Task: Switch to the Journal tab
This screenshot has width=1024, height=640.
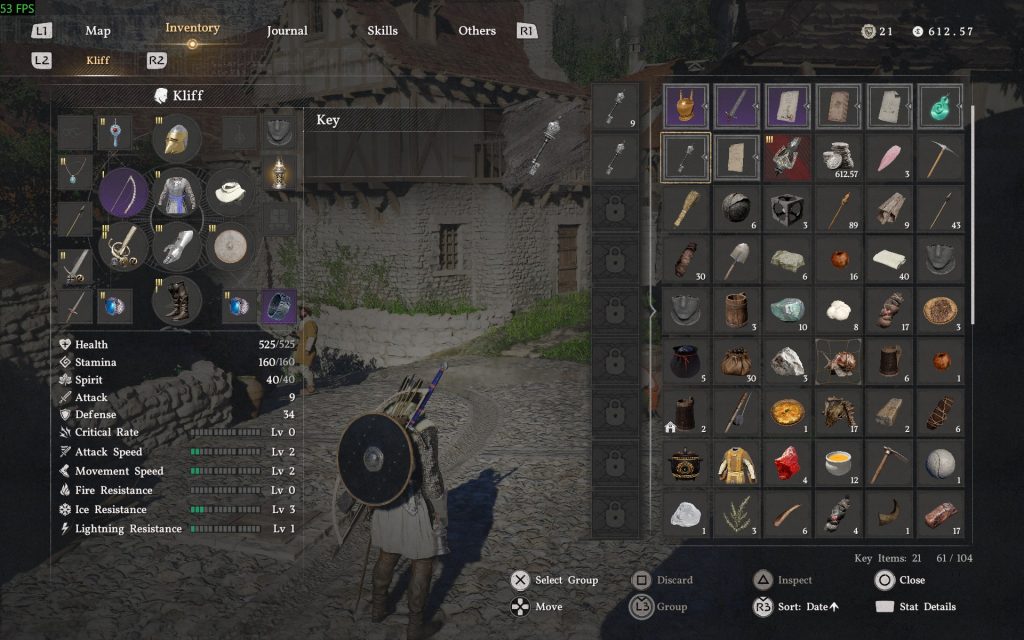Action: 287,31
